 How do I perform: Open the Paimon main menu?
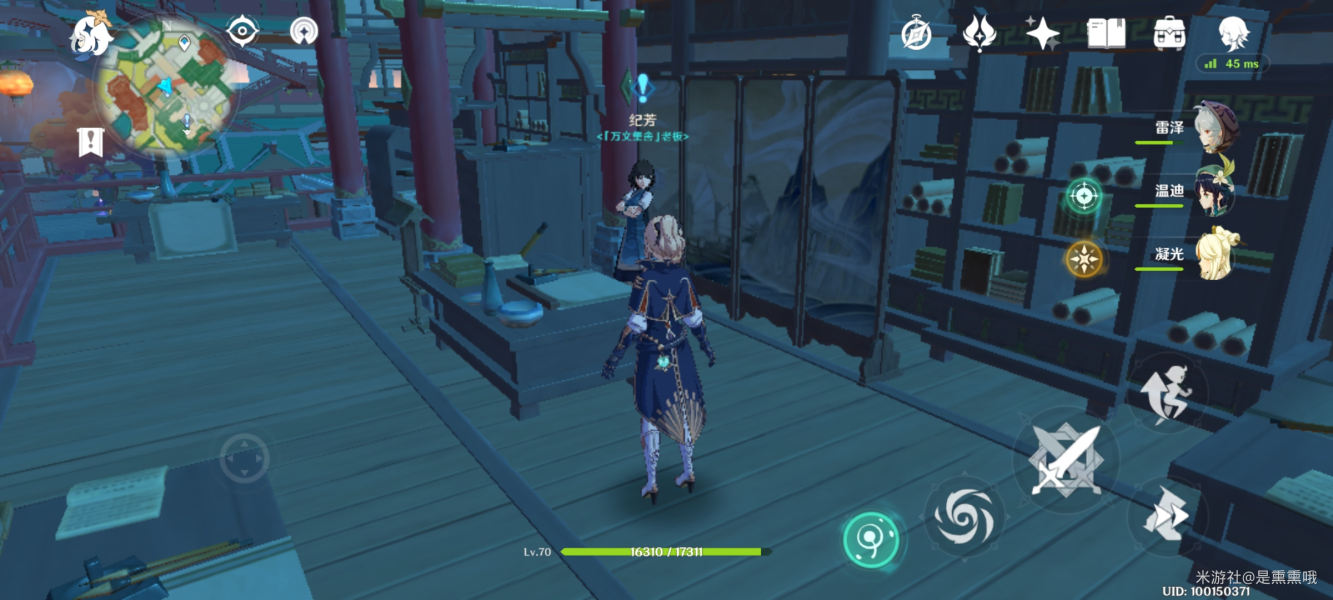[x=90, y=36]
